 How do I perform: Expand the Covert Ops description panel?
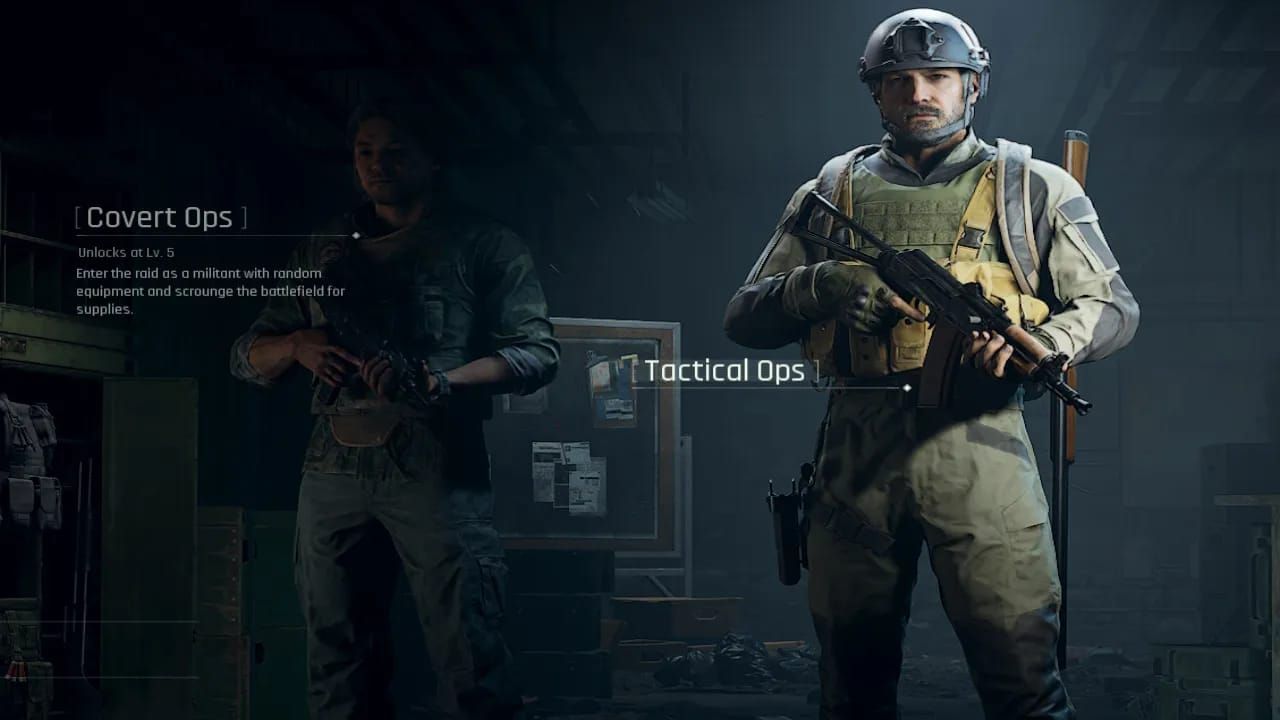point(160,217)
